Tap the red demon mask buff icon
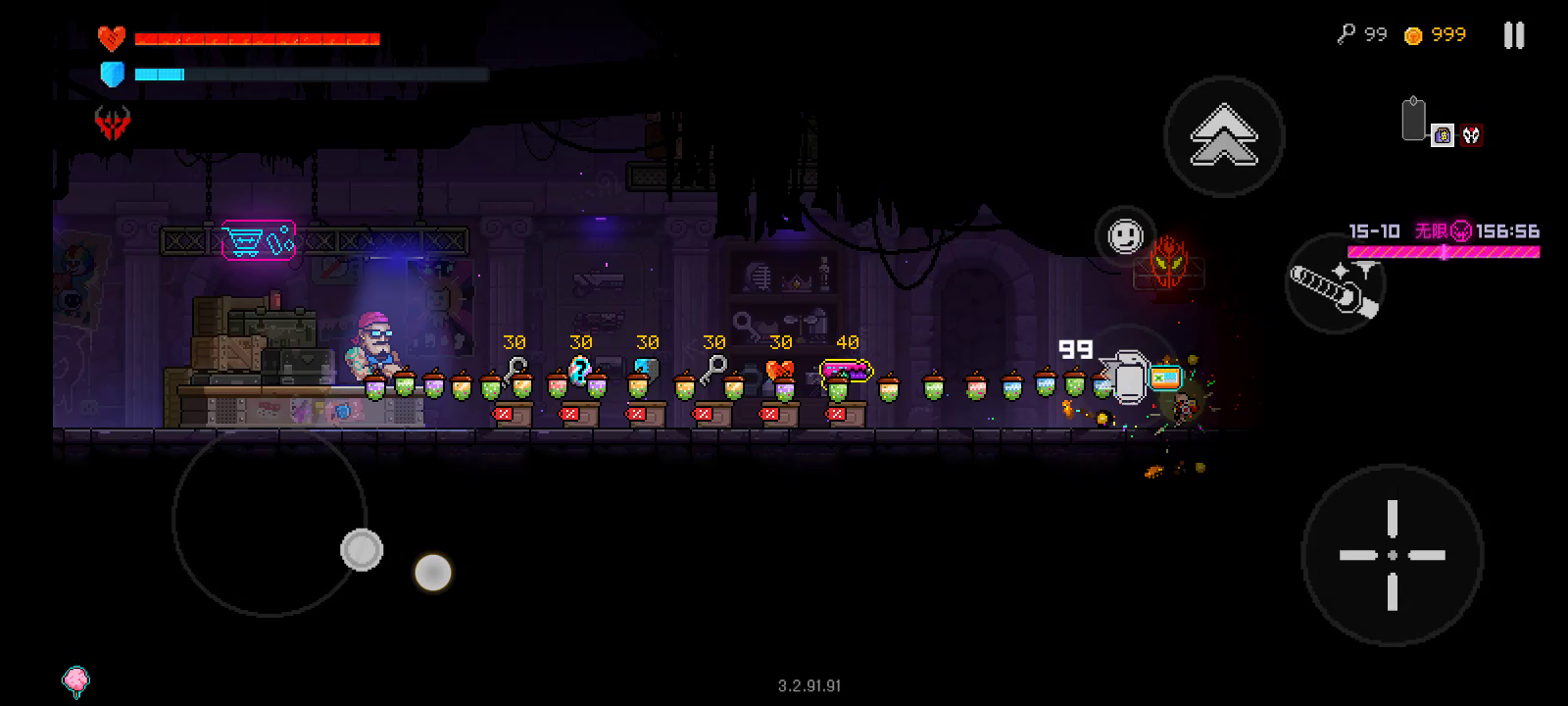 (112, 123)
